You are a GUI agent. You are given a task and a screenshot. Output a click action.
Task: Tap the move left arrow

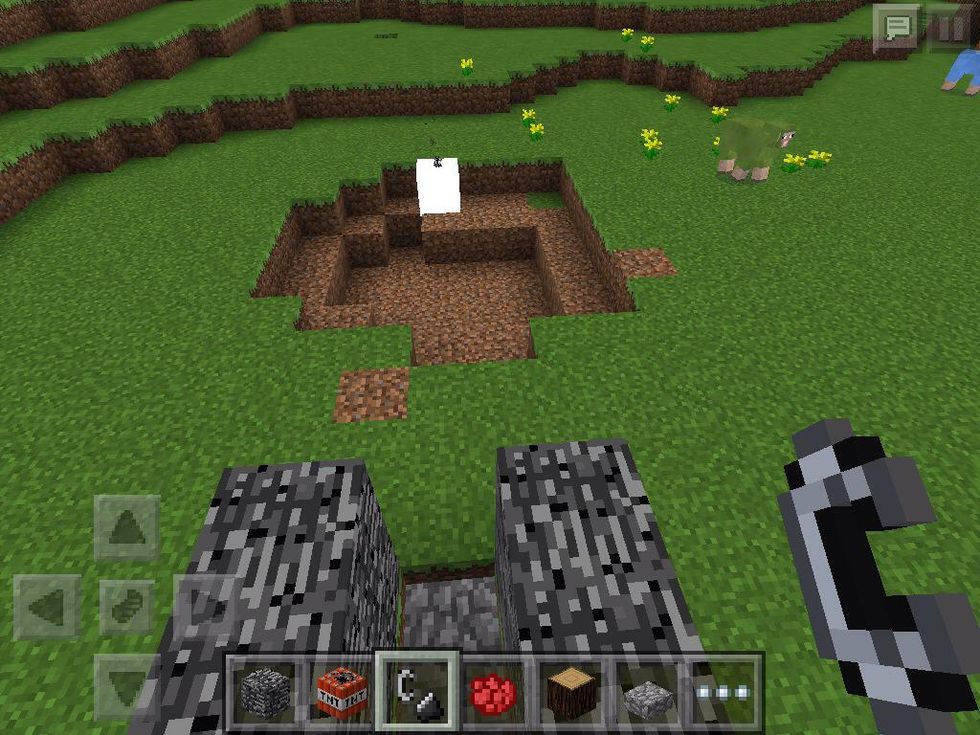tap(48, 607)
